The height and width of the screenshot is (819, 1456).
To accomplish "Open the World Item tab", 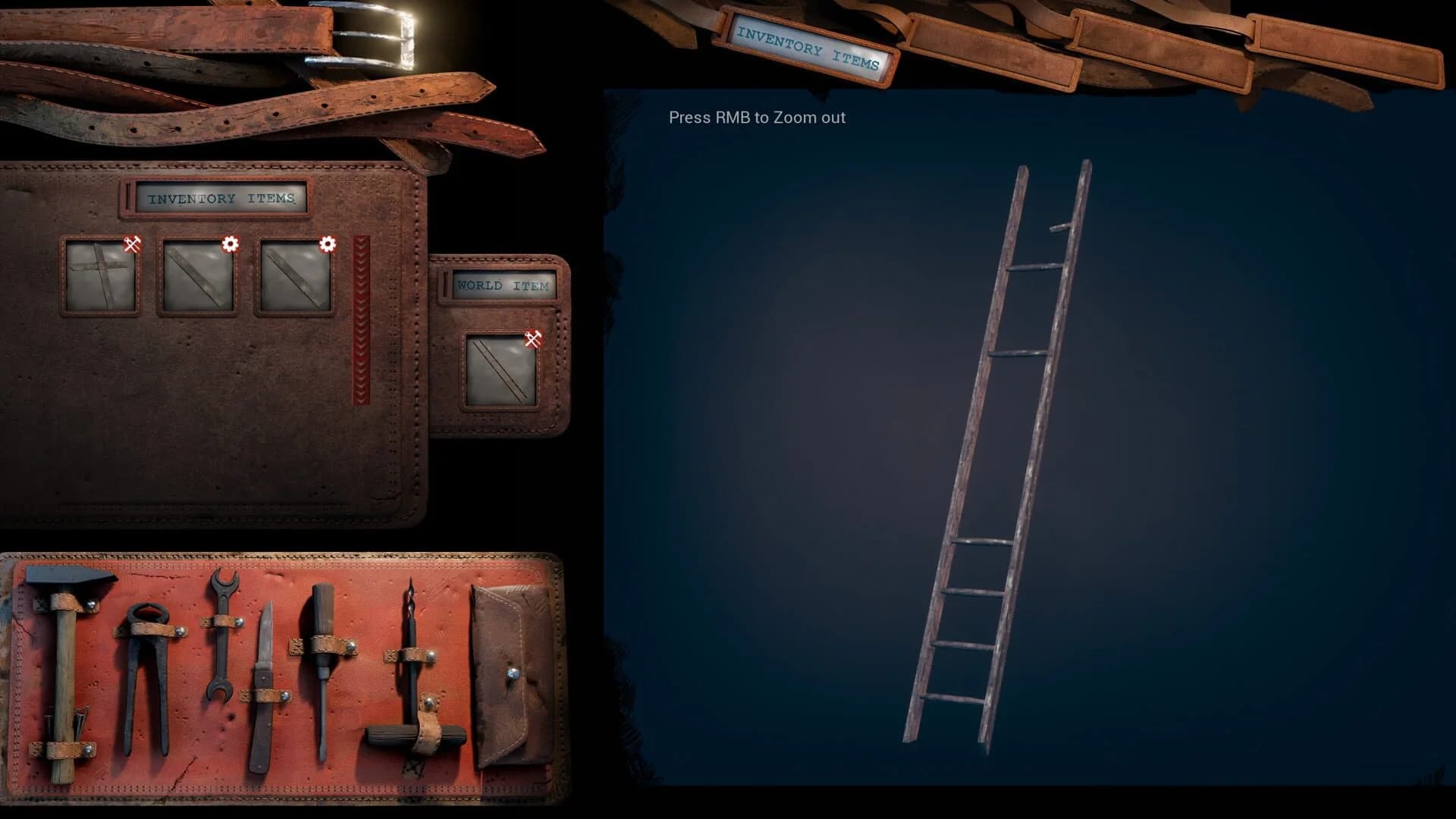I will click(501, 285).
